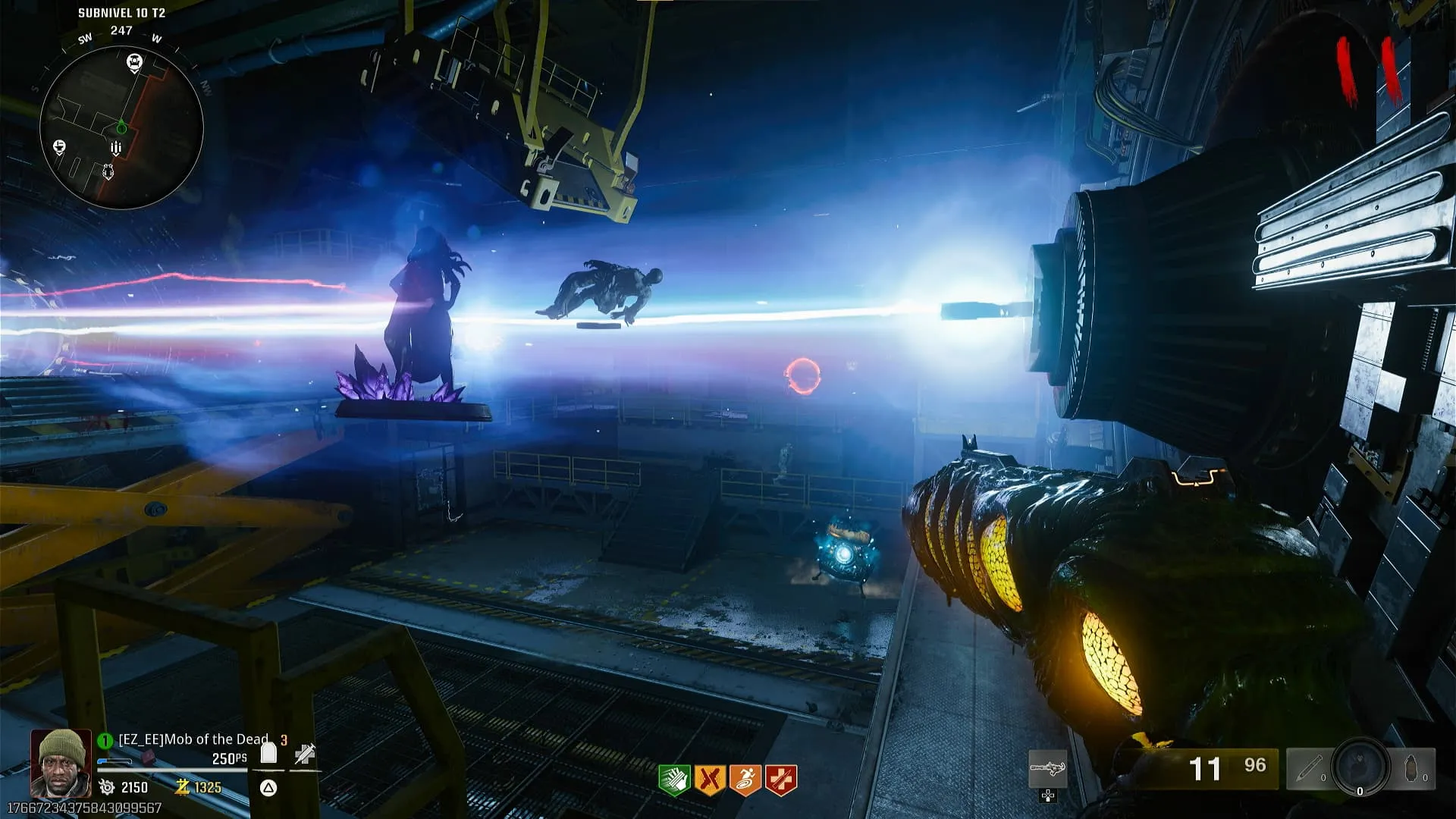Click the gear salvage currency icon
The image size is (1456, 819).
(107, 787)
